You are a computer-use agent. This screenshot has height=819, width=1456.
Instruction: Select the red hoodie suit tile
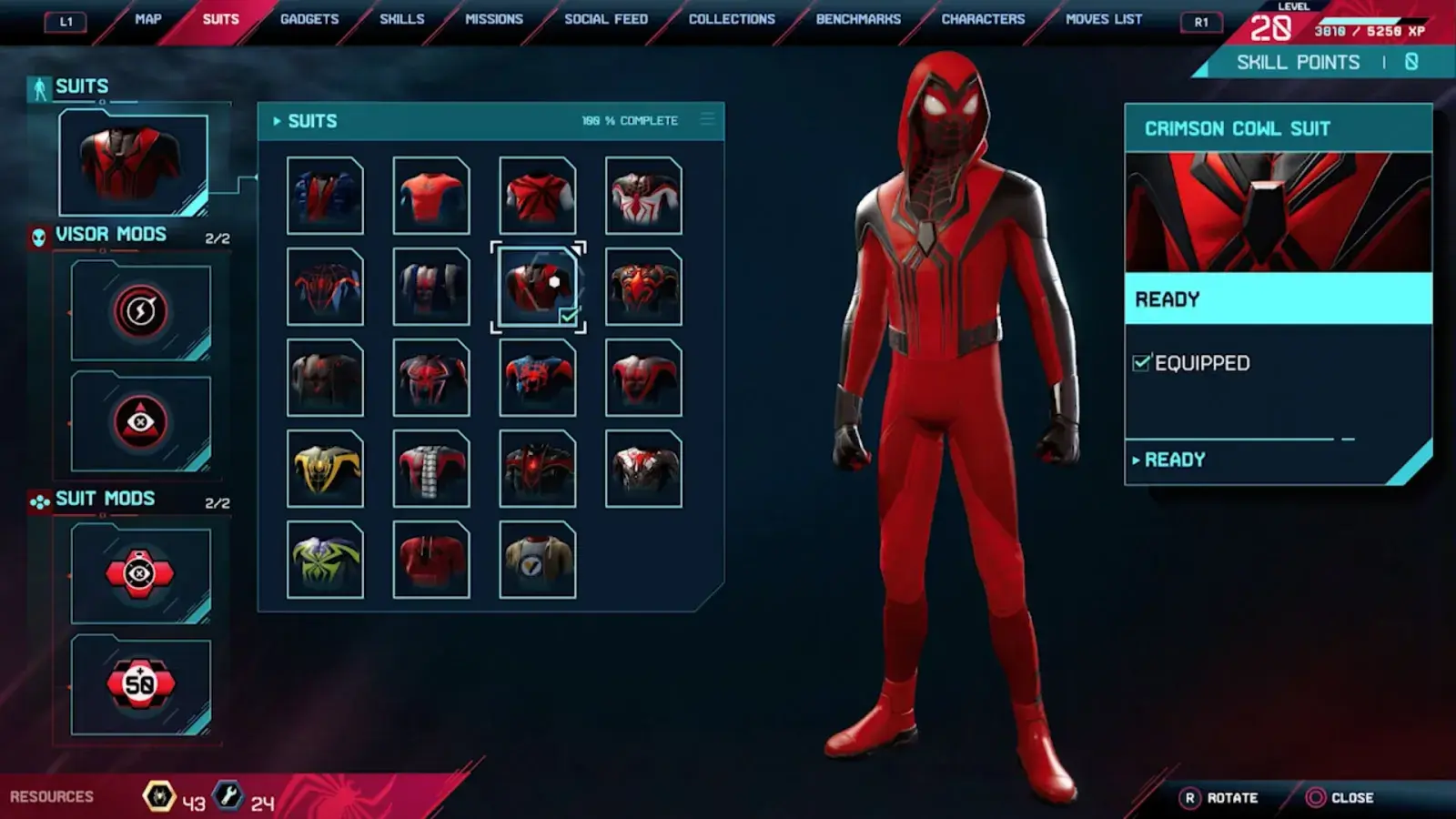[431, 560]
